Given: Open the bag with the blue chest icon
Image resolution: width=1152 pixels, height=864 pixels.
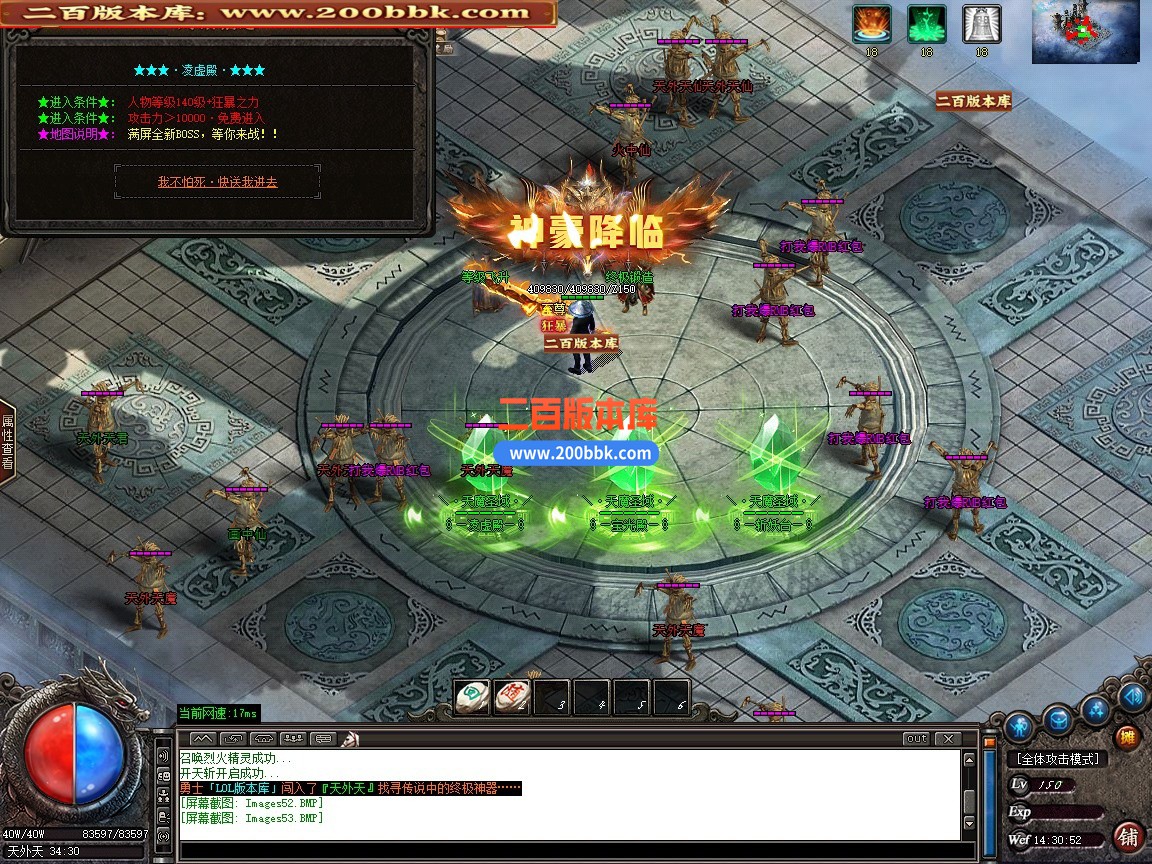Looking at the screenshot, I should [x=1059, y=718].
